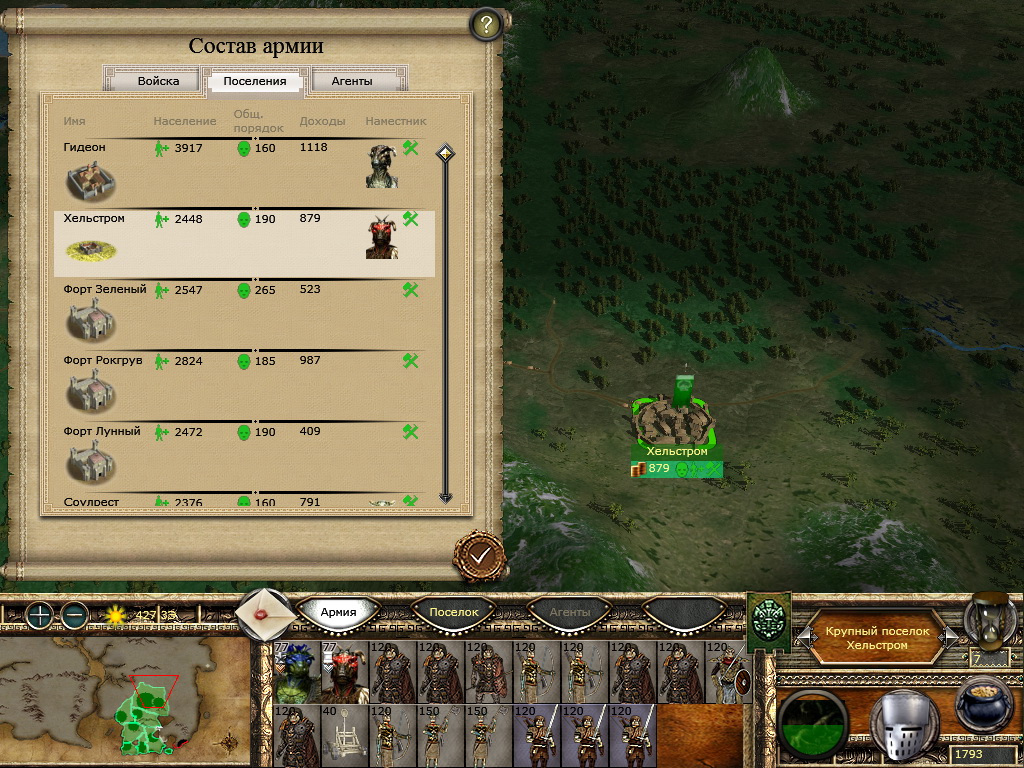Open the help question mark button

[x=485, y=25]
